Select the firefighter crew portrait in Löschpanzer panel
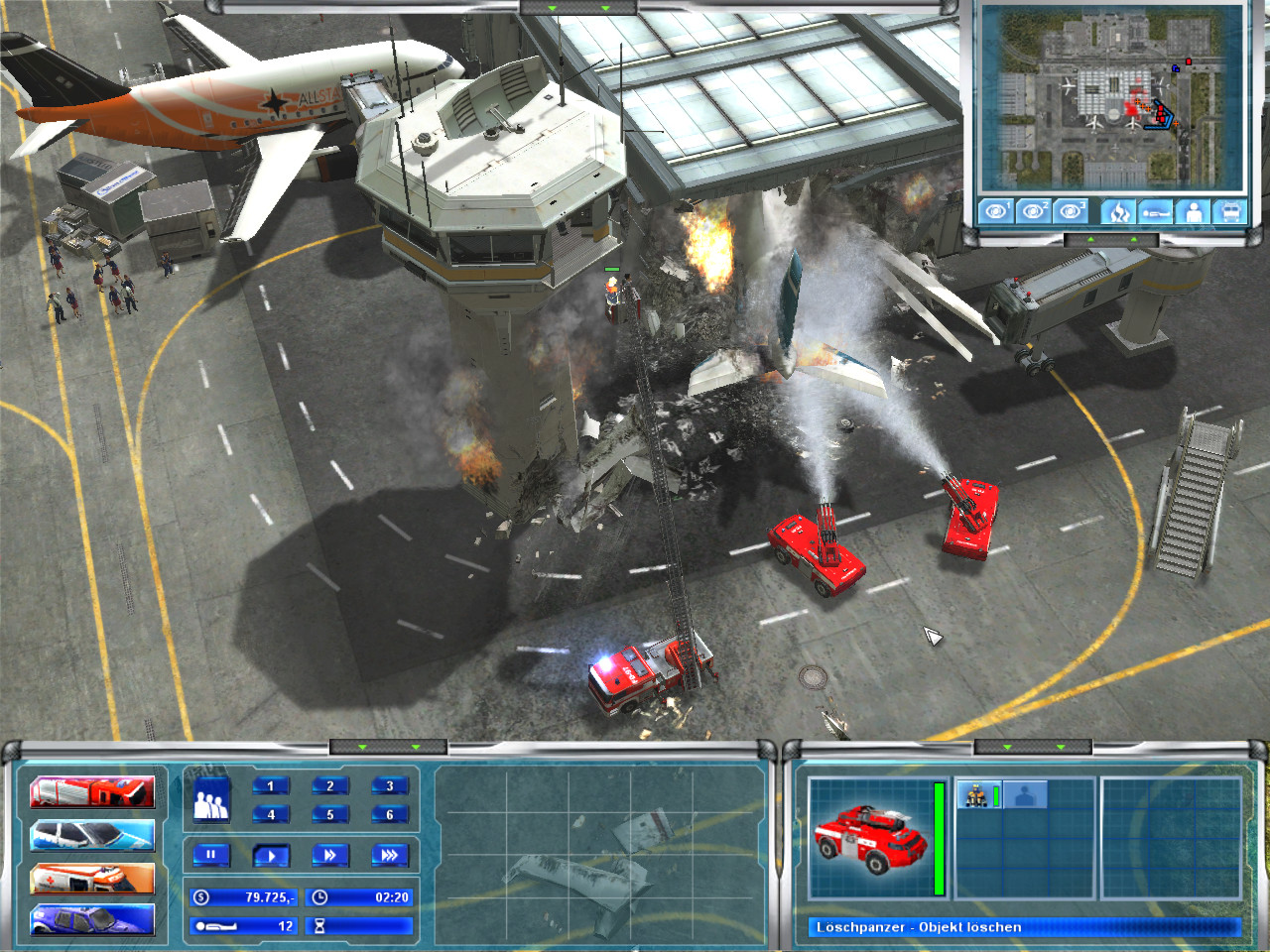 pos(976,795)
